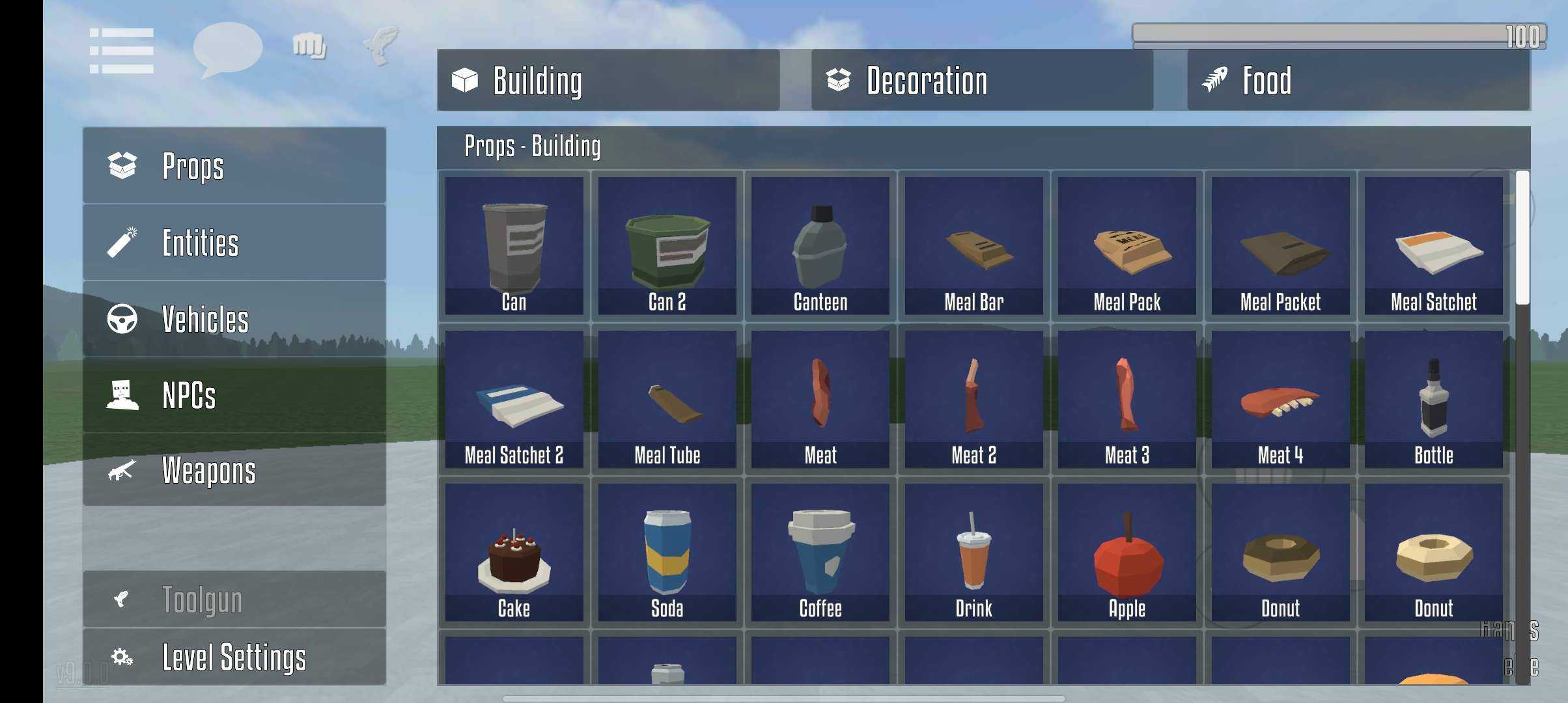Viewport: 1568px width, 703px height.
Task: Select the Bottle prop tile
Action: pyautogui.click(x=1433, y=399)
